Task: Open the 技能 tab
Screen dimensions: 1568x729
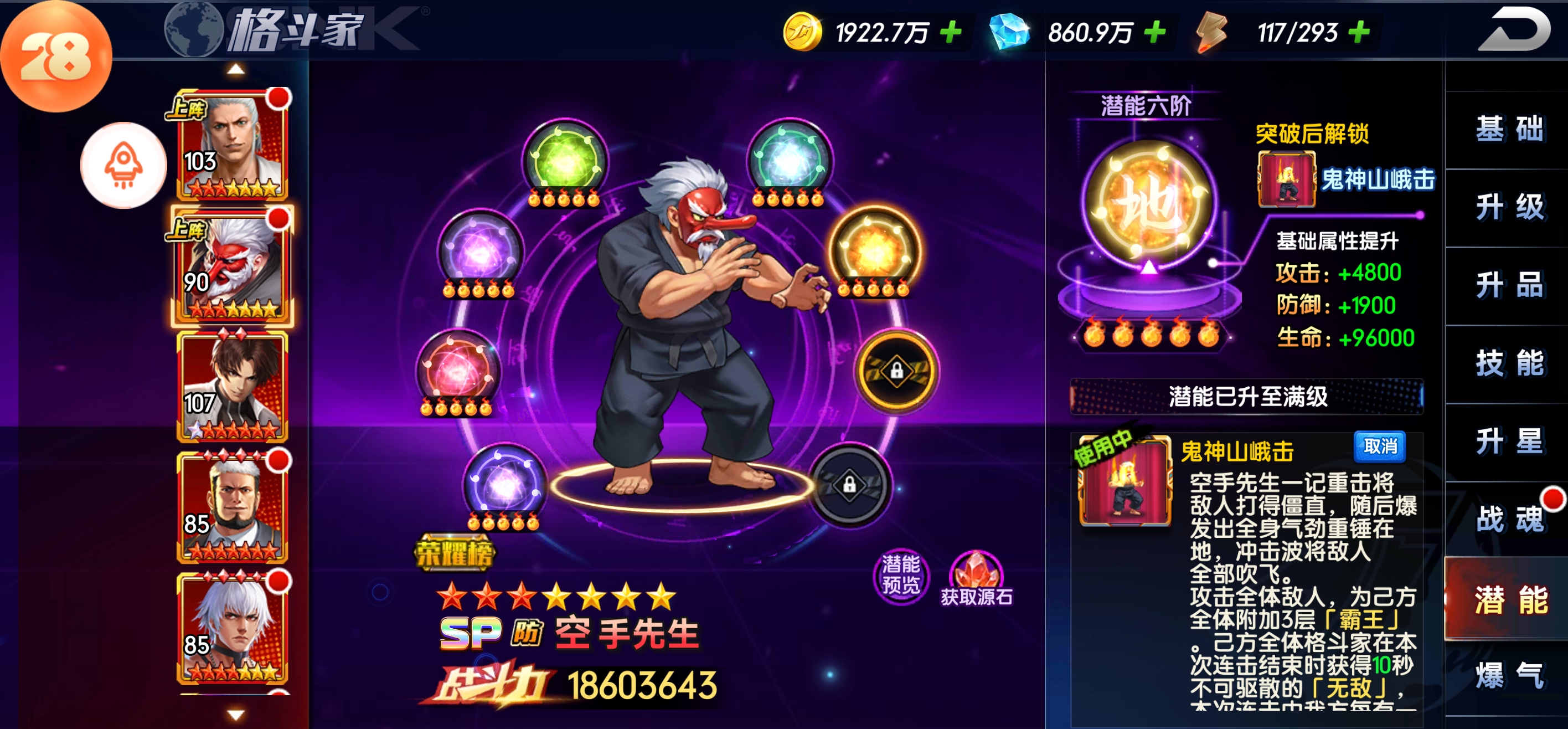Action: pos(1509,363)
